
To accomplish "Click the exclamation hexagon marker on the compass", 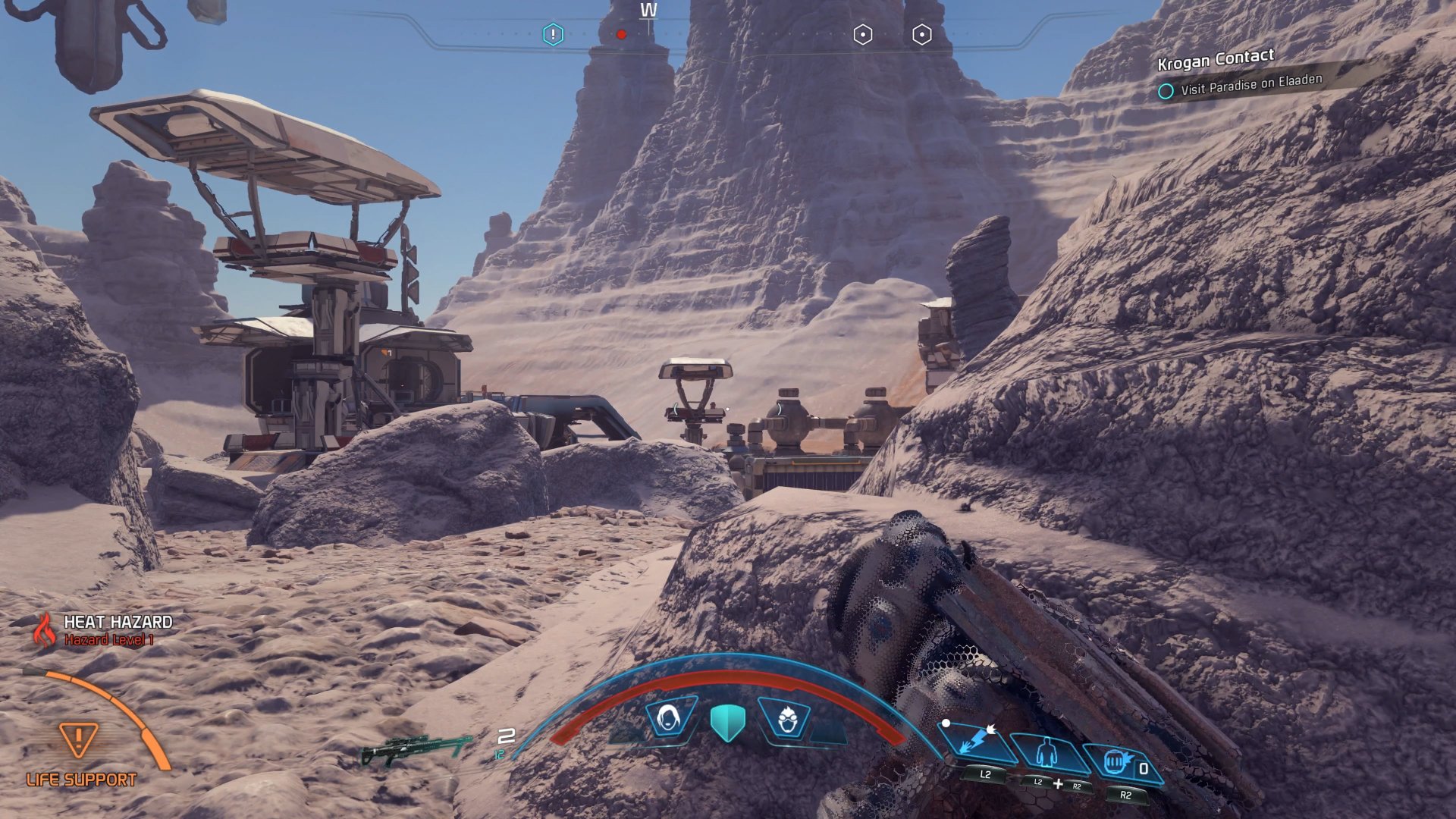I will tap(554, 33).
